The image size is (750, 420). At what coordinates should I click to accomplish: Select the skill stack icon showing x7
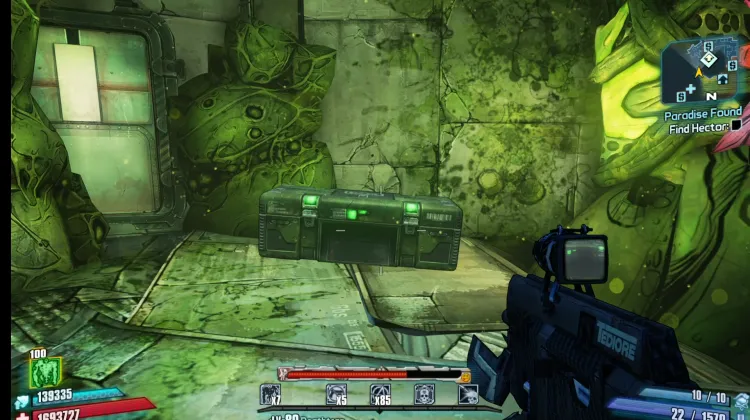(271, 394)
